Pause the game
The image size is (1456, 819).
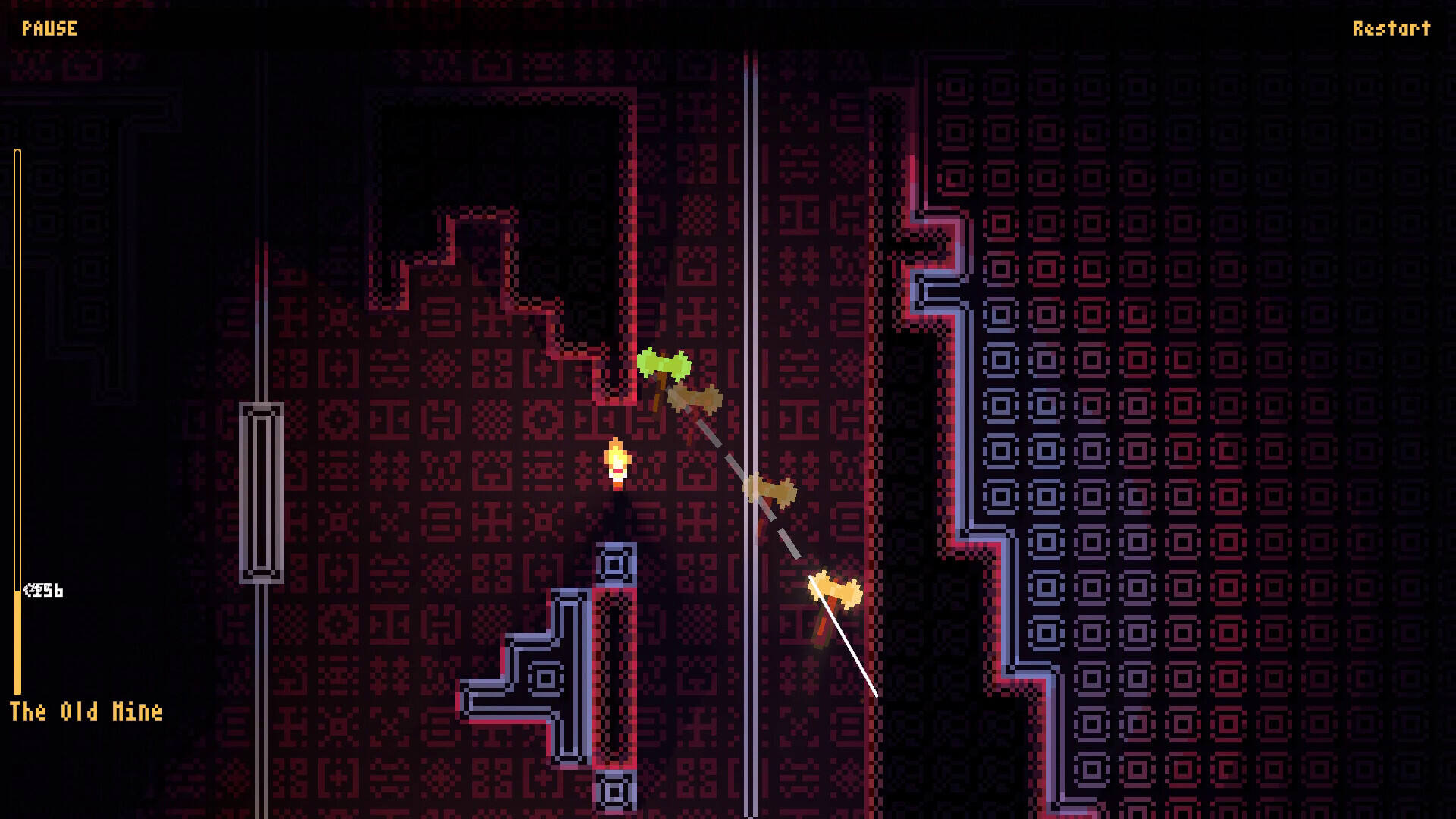[50, 29]
